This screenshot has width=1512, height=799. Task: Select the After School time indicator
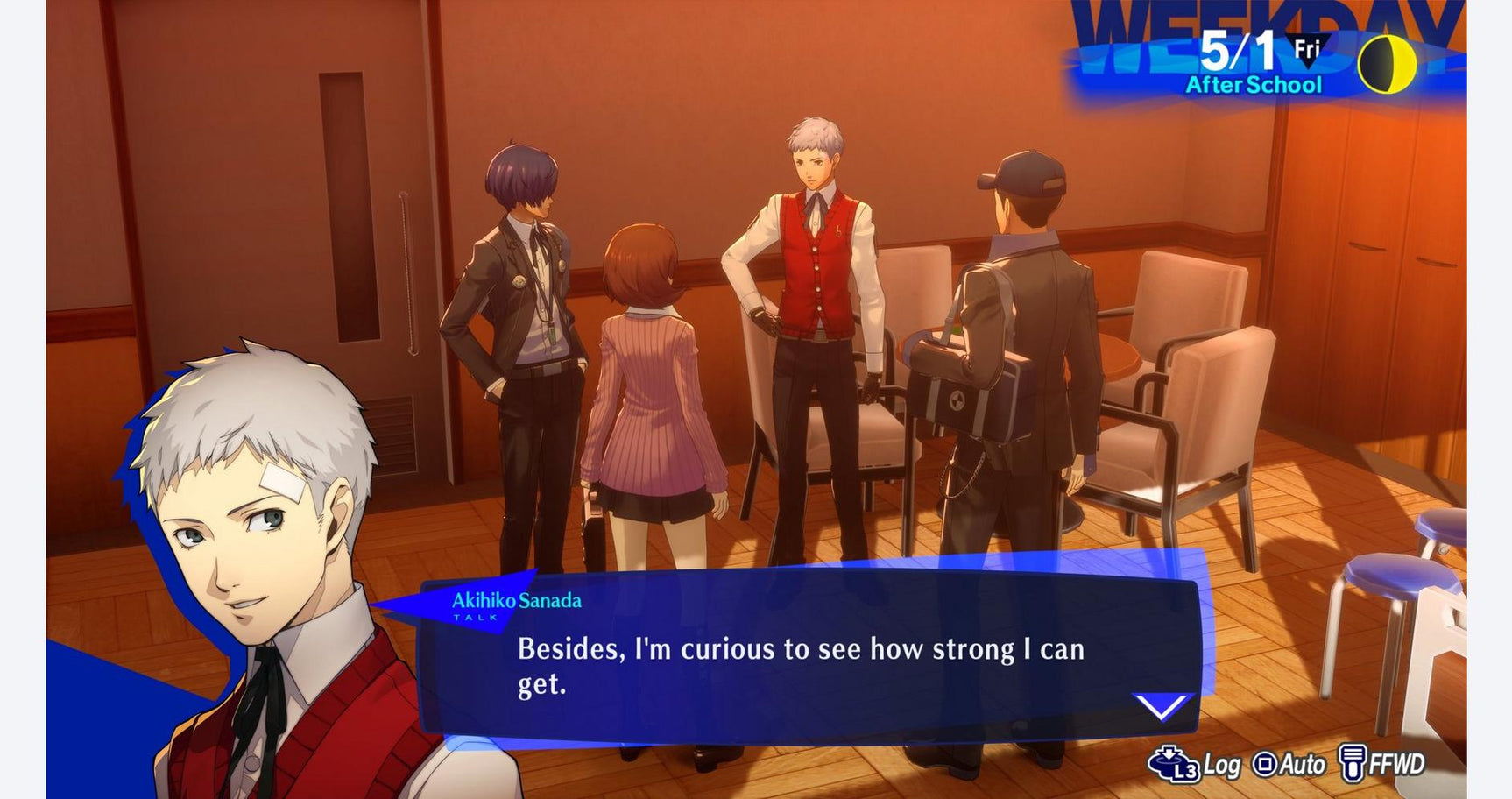point(1253,86)
